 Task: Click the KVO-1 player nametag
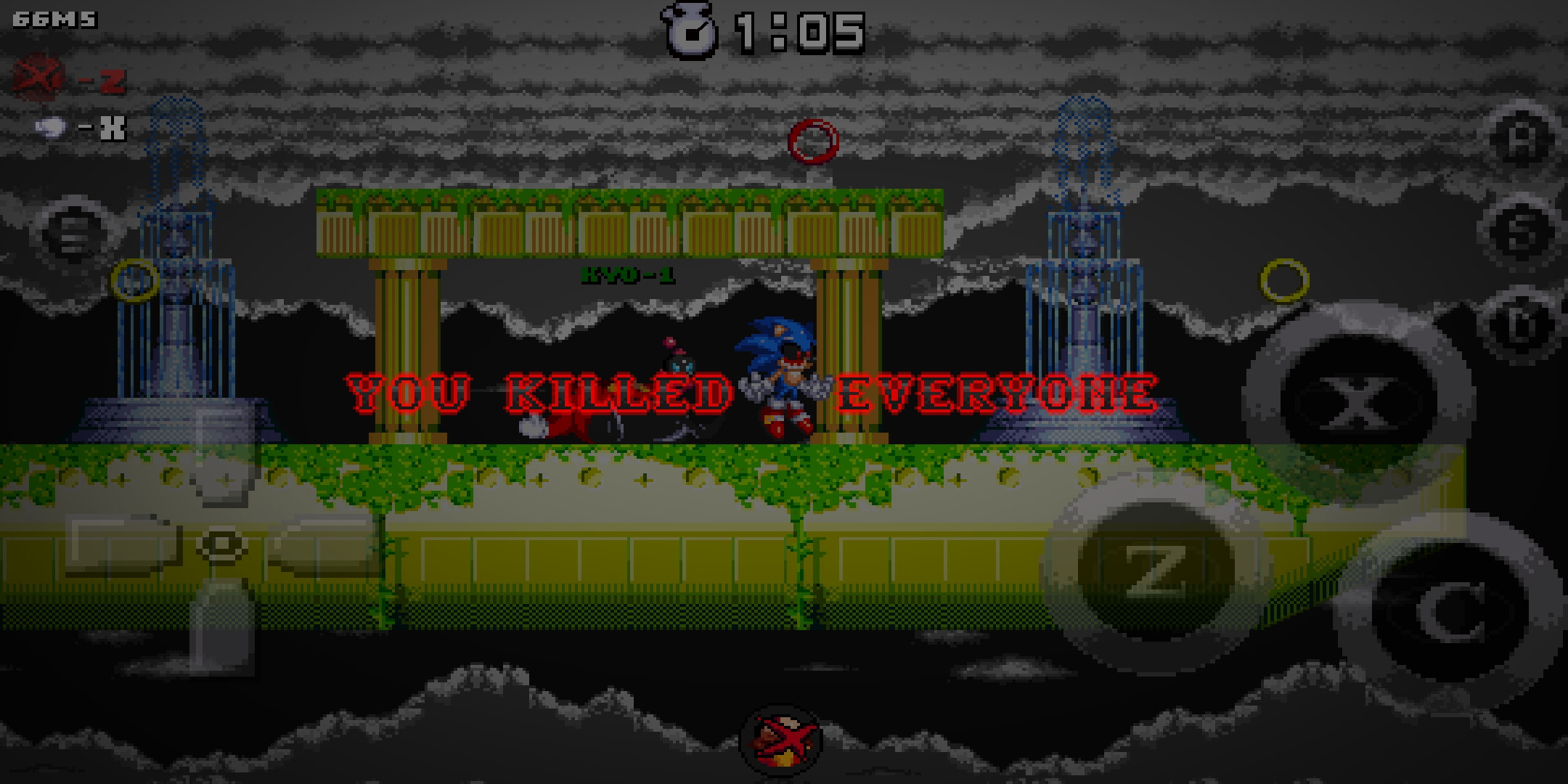click(x=630, y=274)
